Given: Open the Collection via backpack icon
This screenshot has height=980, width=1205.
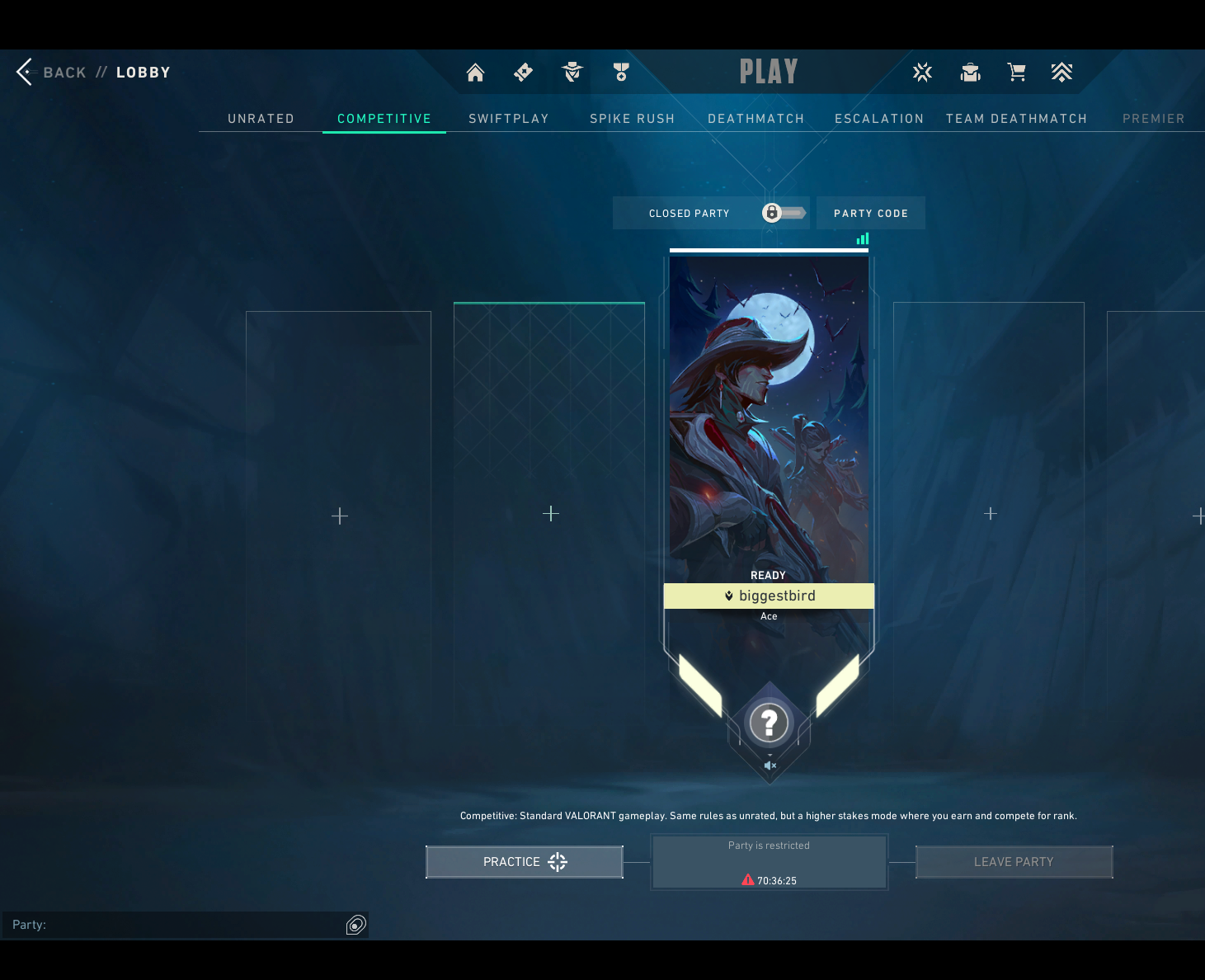Looking at the screenshot, I should coord(970,72).
